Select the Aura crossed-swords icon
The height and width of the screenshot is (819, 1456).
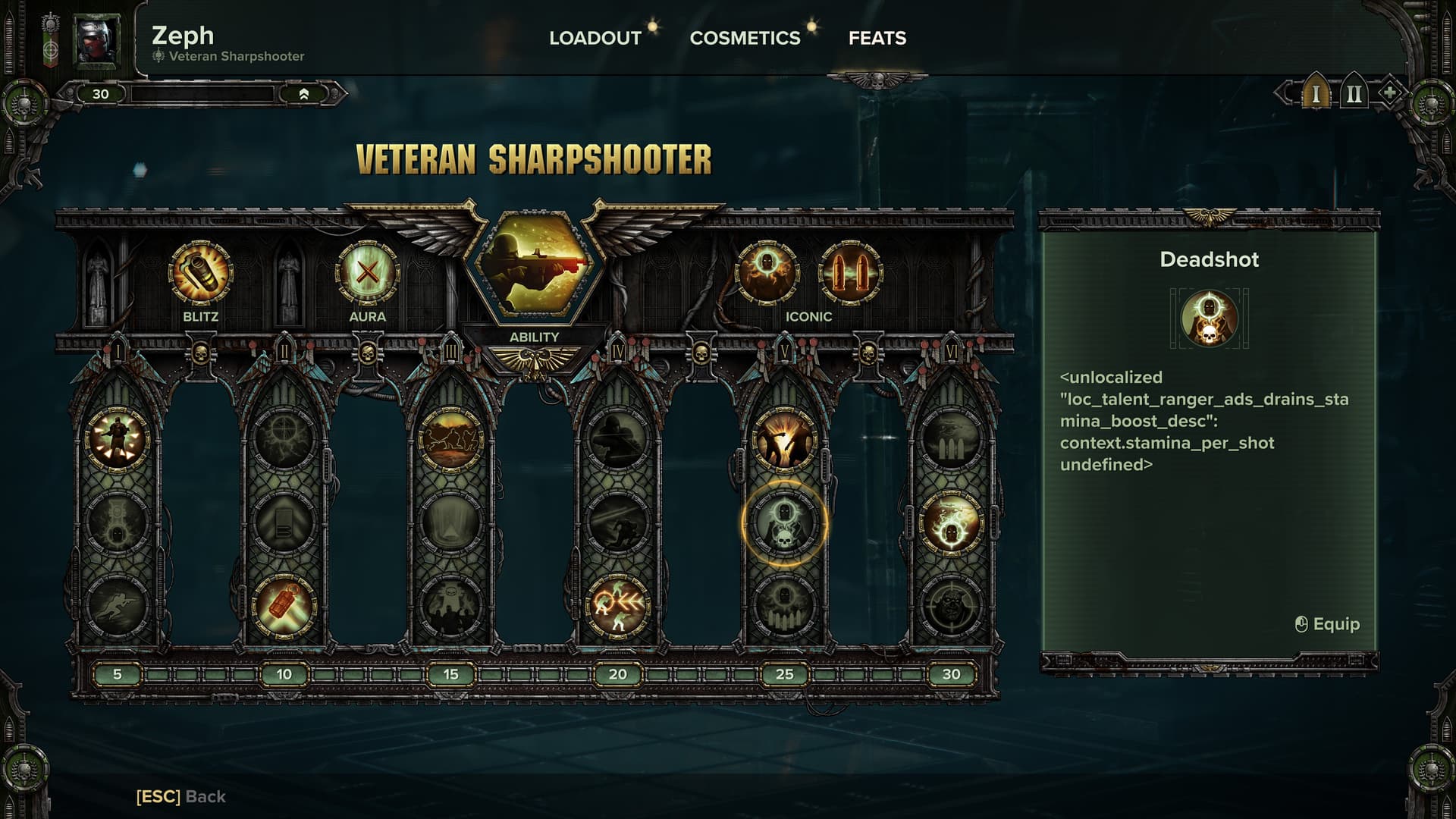(x=367, y=272)
